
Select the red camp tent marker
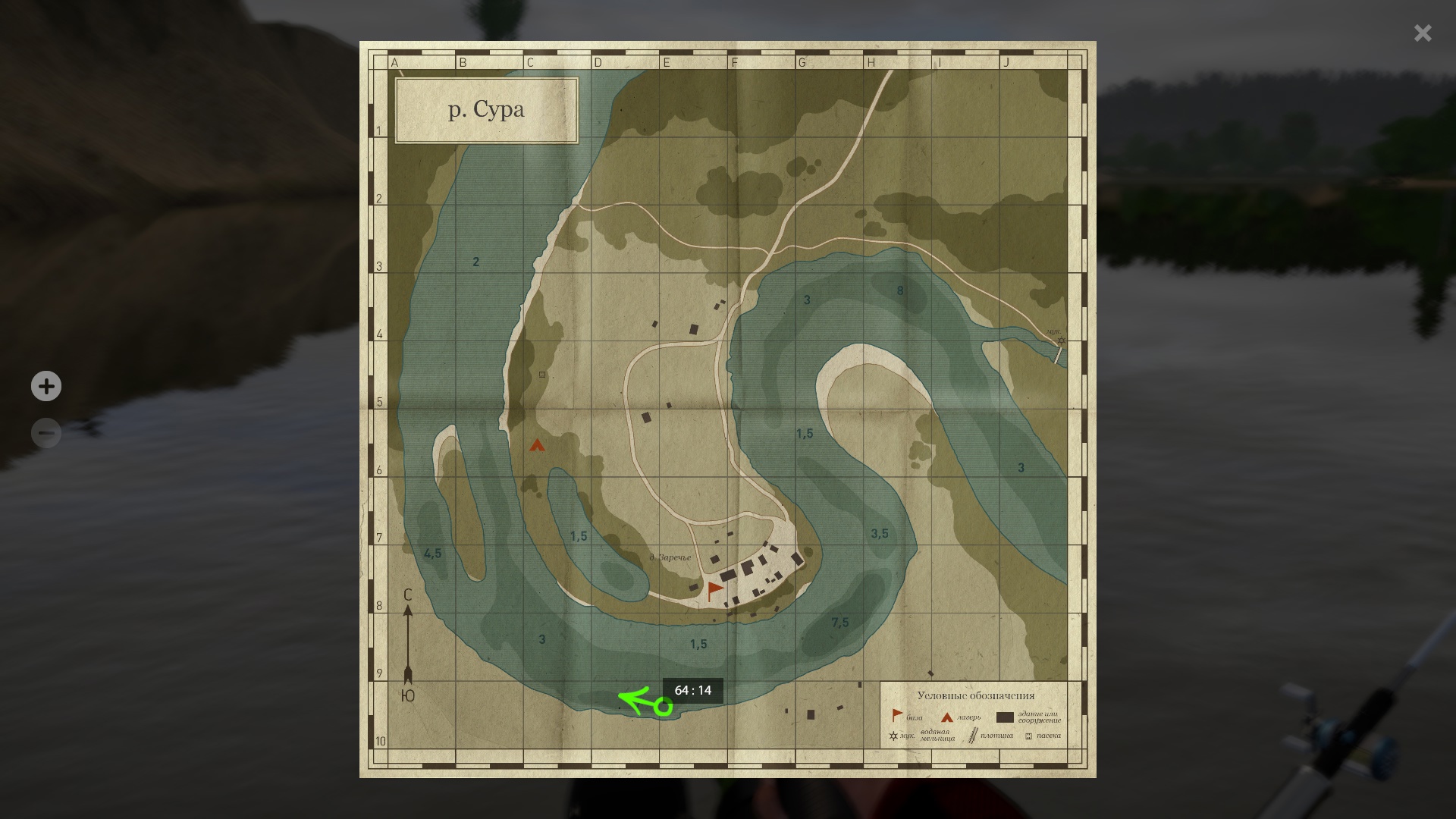tap(537, 445)
